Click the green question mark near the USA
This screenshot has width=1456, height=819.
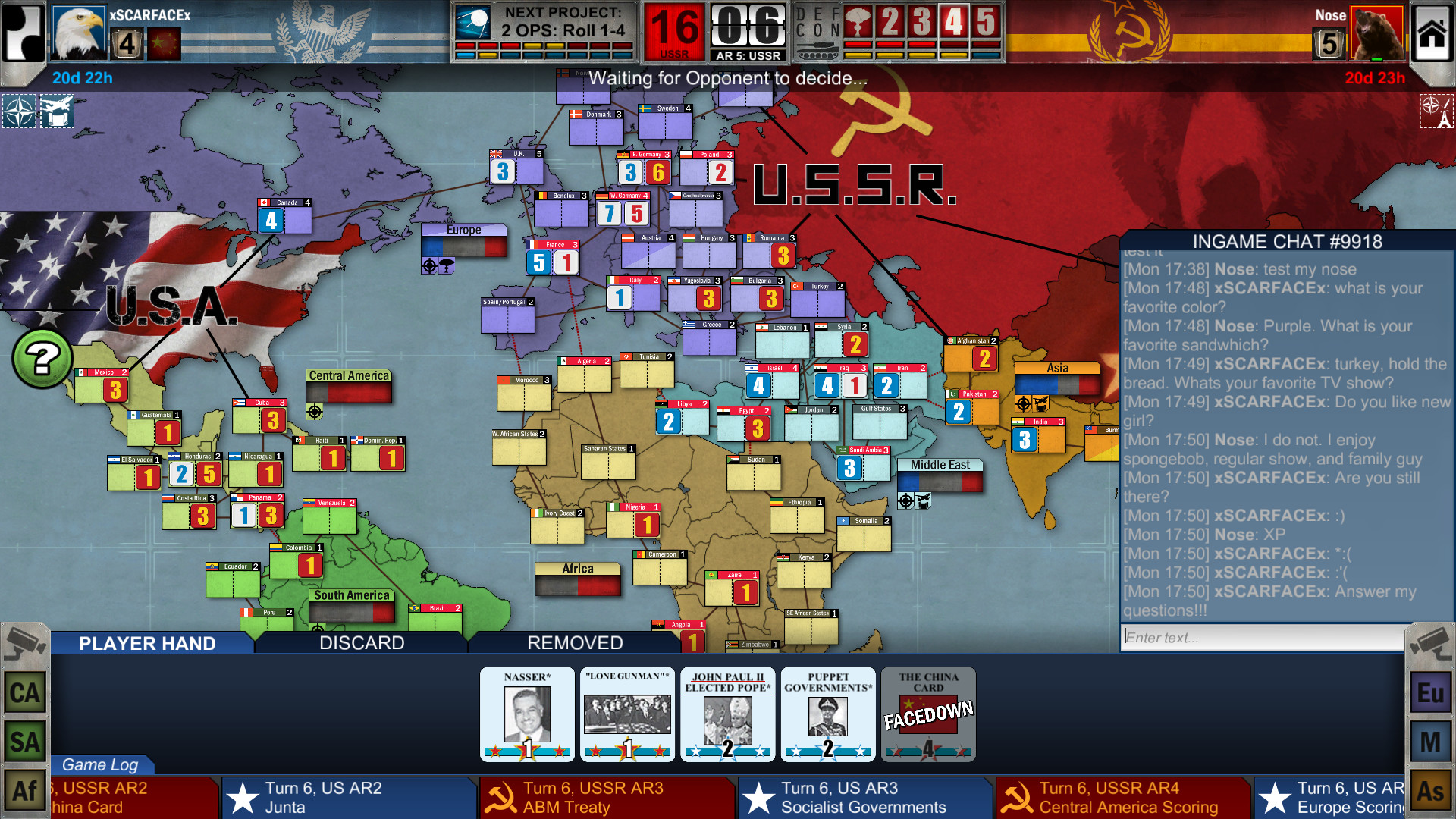[x=43, y=356]
